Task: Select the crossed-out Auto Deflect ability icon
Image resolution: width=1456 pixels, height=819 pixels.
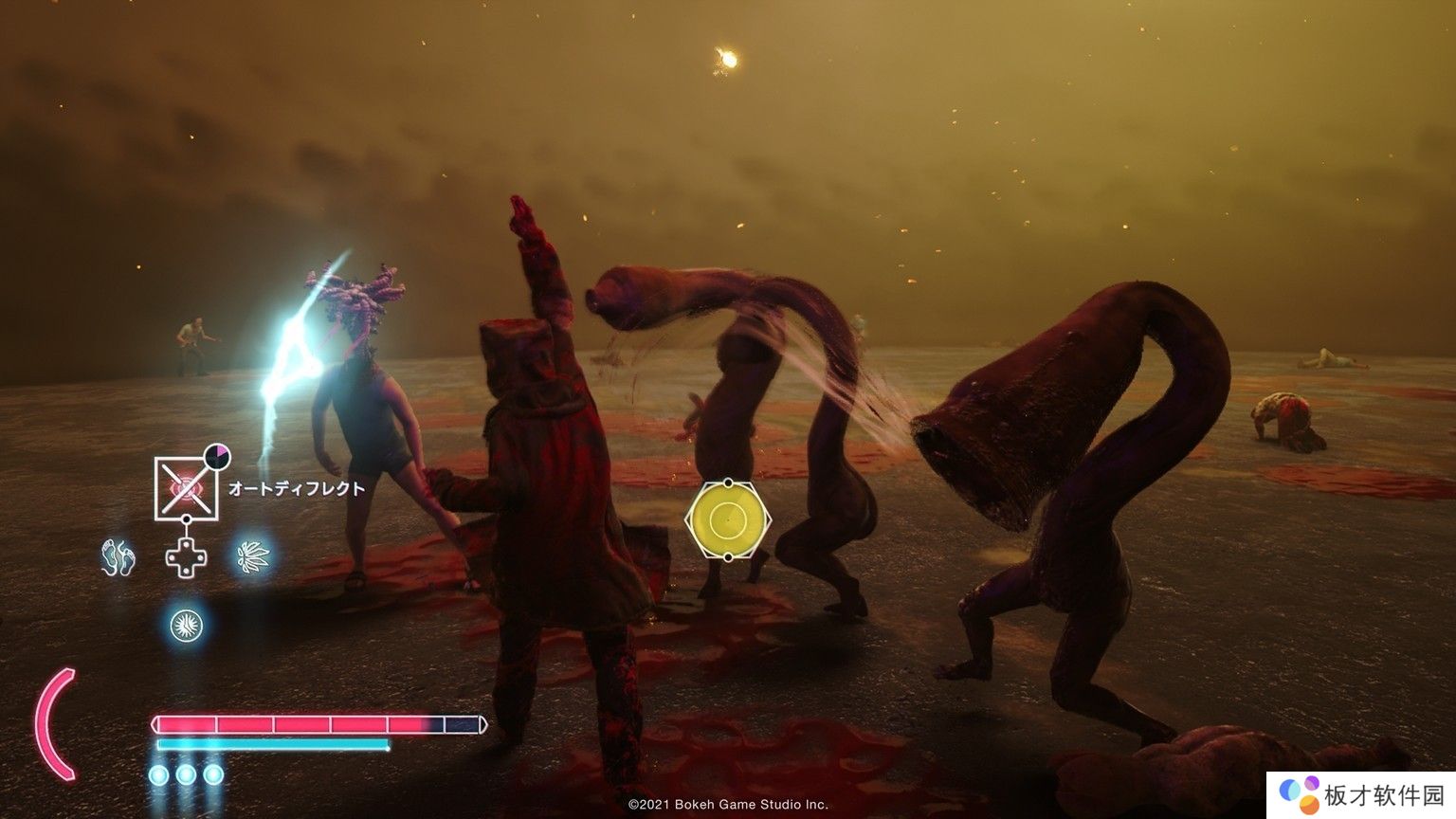Action: [x=187, y=488]
